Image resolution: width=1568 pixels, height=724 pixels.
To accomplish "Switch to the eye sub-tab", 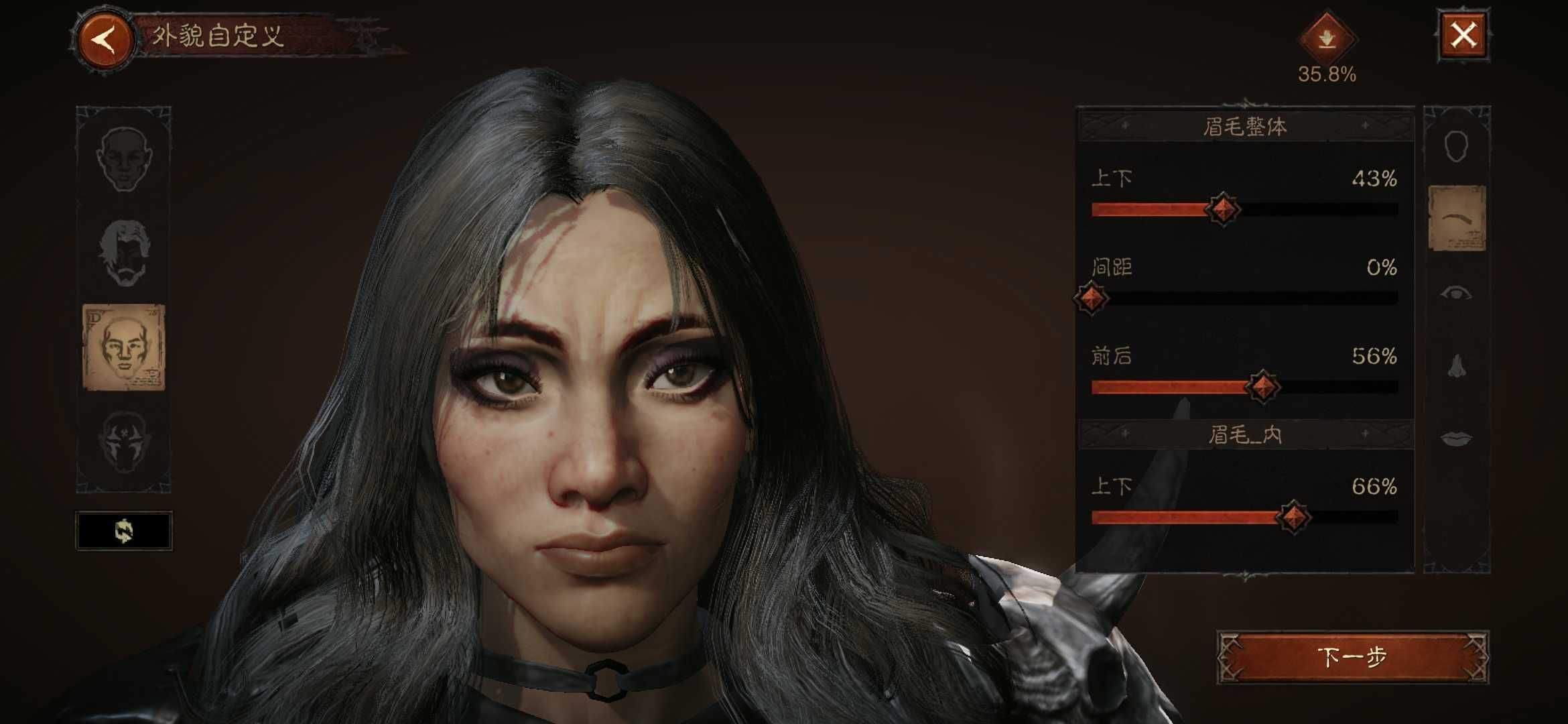I will [1456, 293].
